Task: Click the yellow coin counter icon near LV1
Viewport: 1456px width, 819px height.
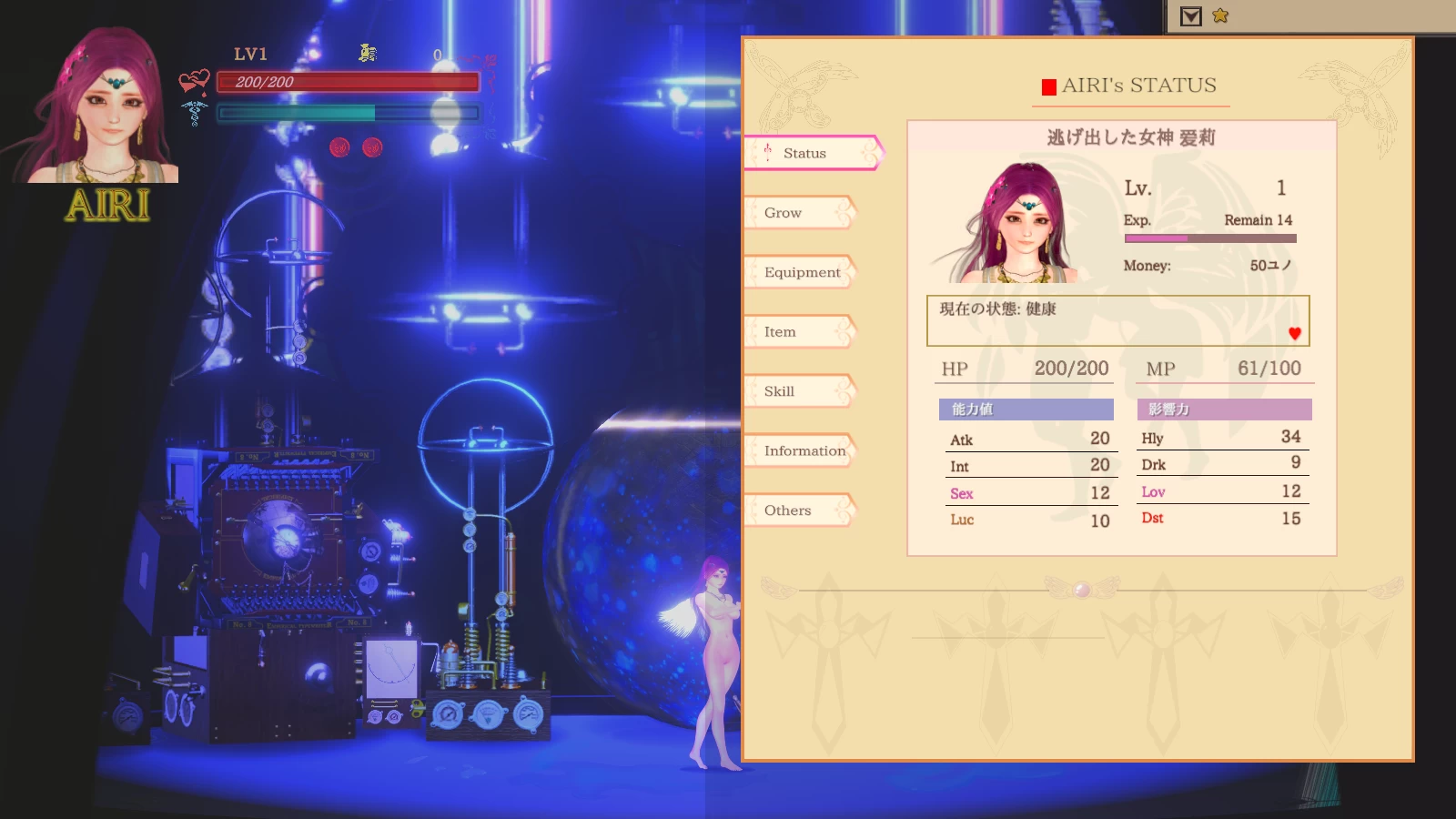Action: click(367, 53)
